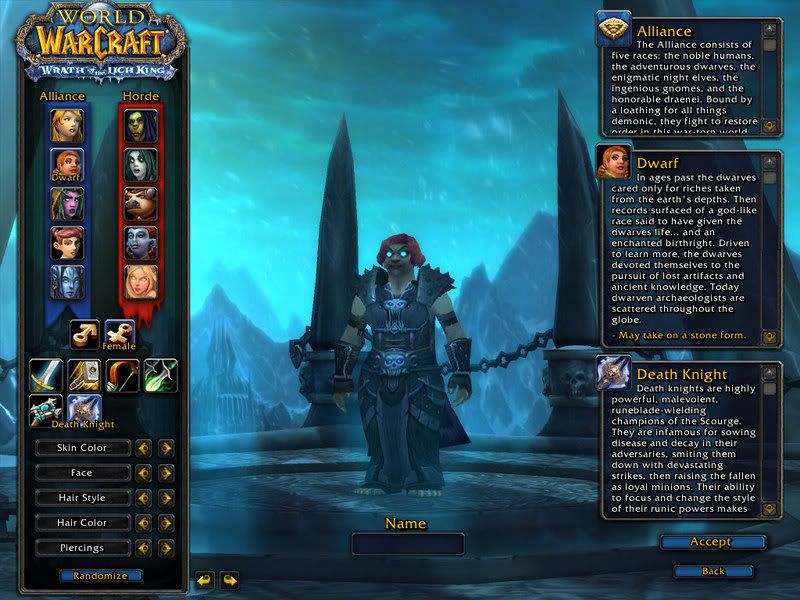Image resolution: width=800 pixels, height=600 pixels.
Task: Go to previous Hair Style option
Action: tap(143, 498)
